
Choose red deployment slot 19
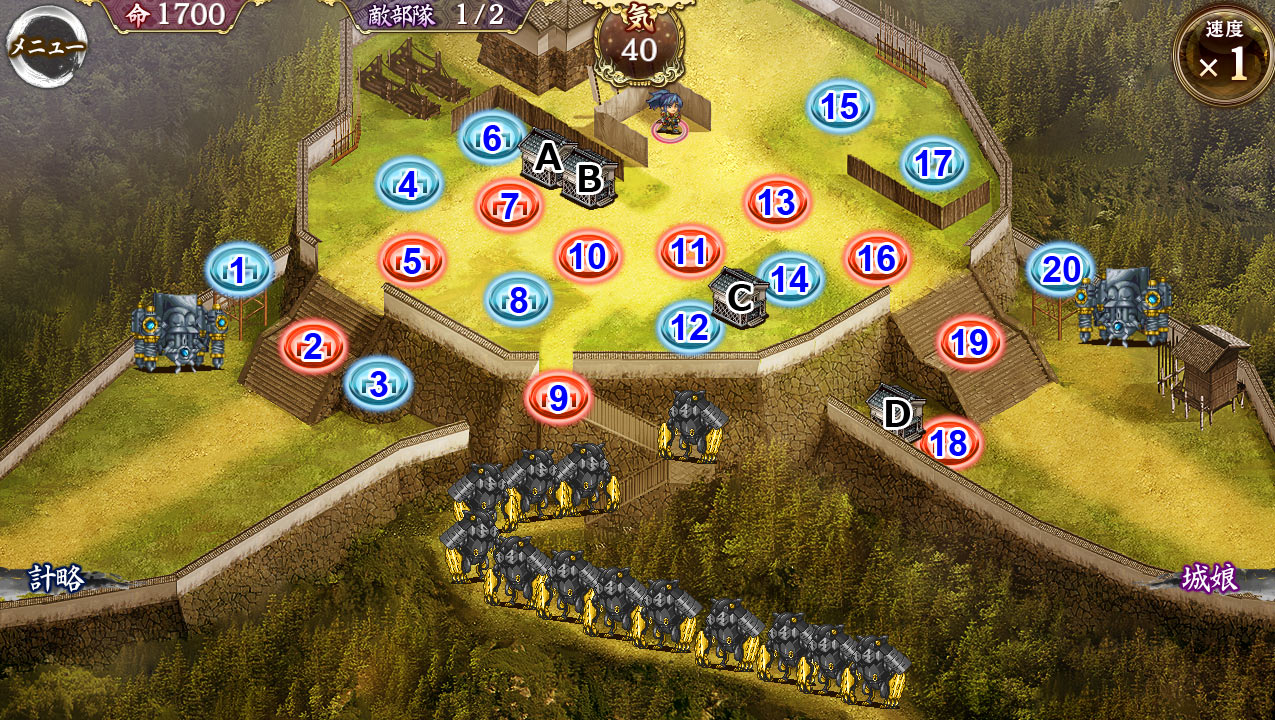pyautogui.click(x=969, y=343)
